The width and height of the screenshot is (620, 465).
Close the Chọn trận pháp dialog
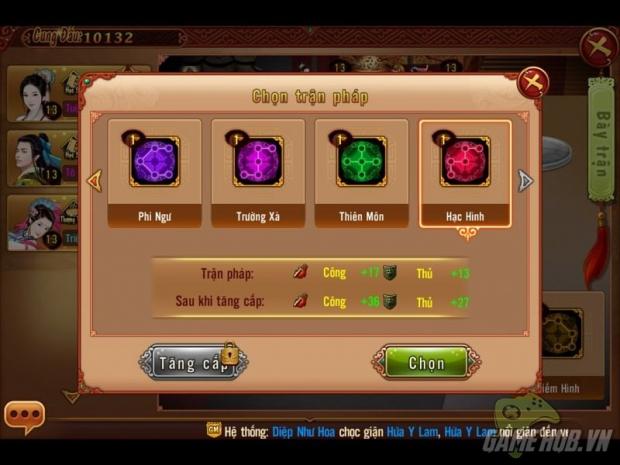point(533,82)
